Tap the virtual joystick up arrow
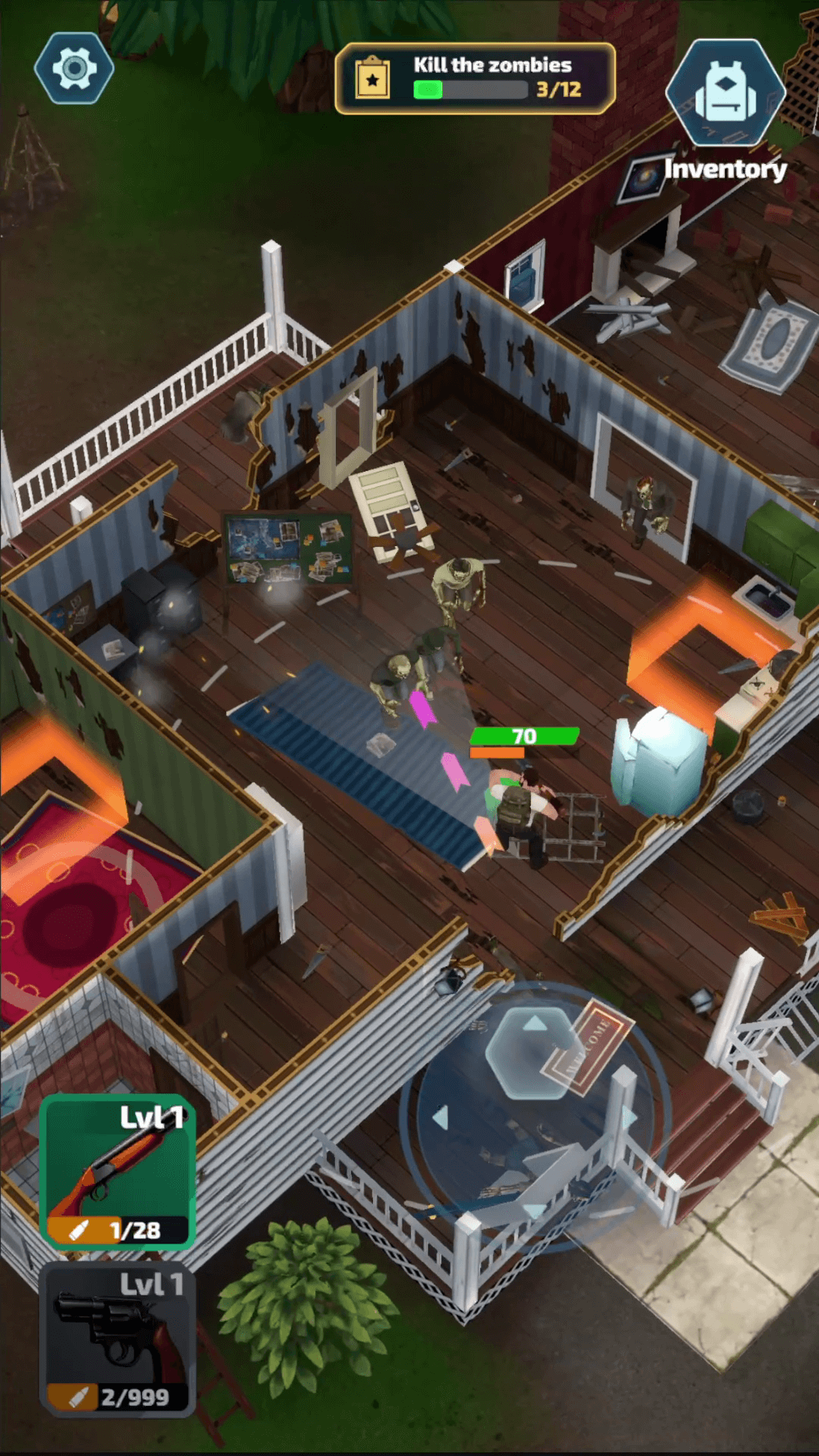Image resolution: width=819 pixels, height=1456 pixels. [535, 1025]
